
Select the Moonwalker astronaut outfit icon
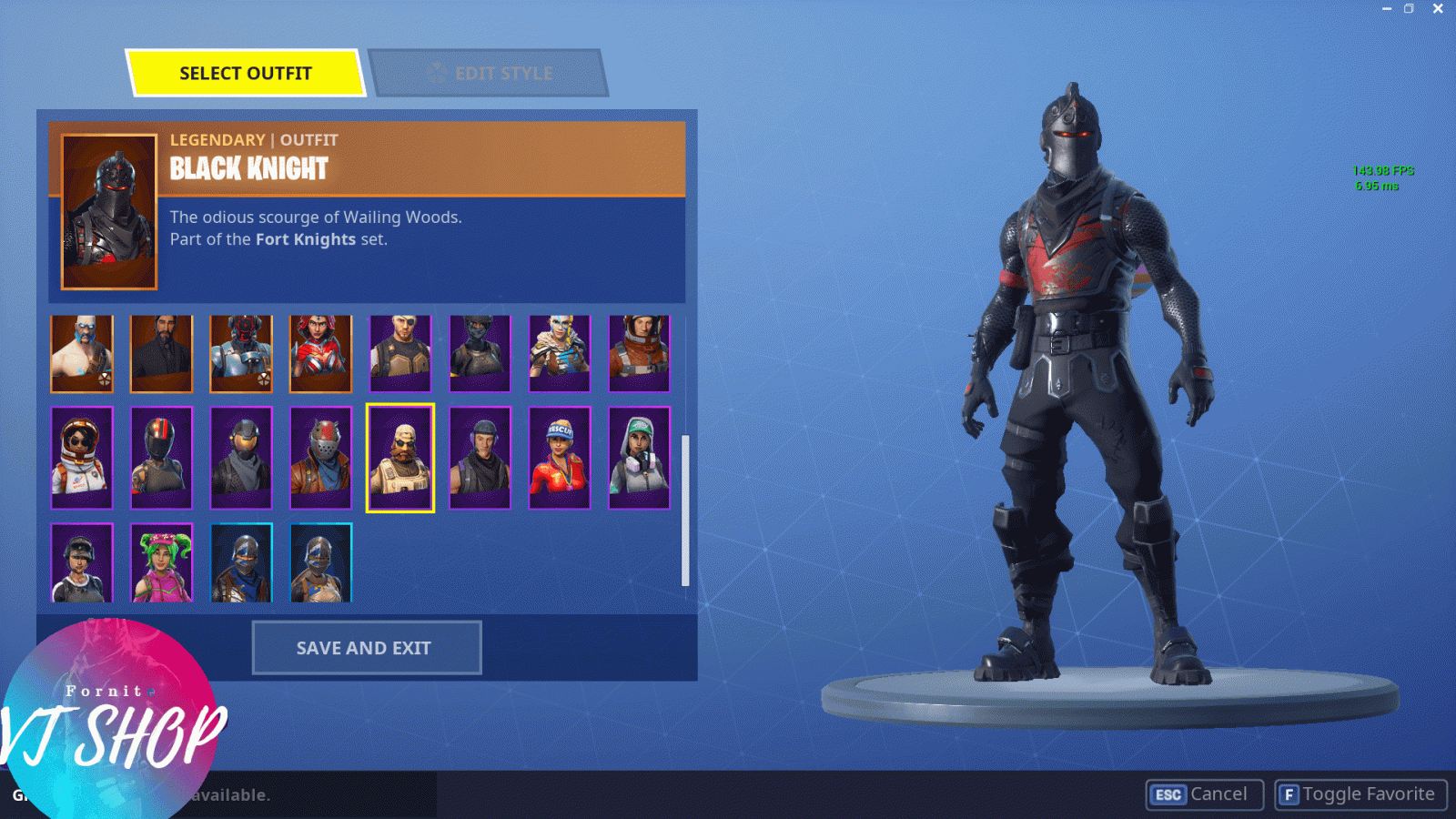point(82,457)
